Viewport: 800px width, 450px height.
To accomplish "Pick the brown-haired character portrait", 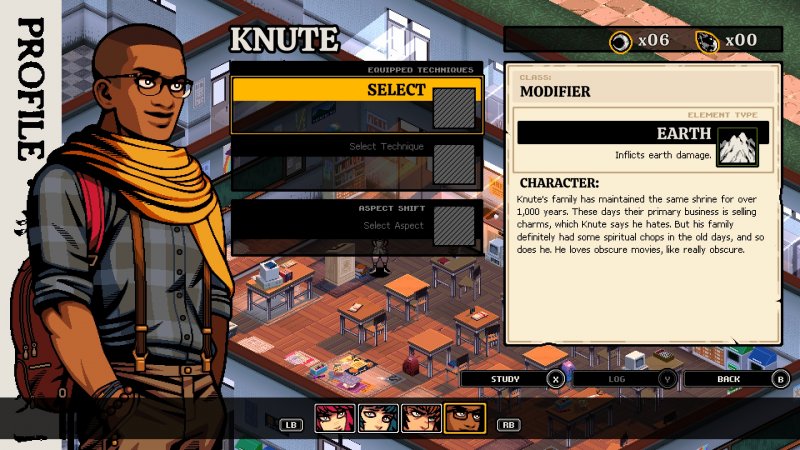I will pos(421,419).
